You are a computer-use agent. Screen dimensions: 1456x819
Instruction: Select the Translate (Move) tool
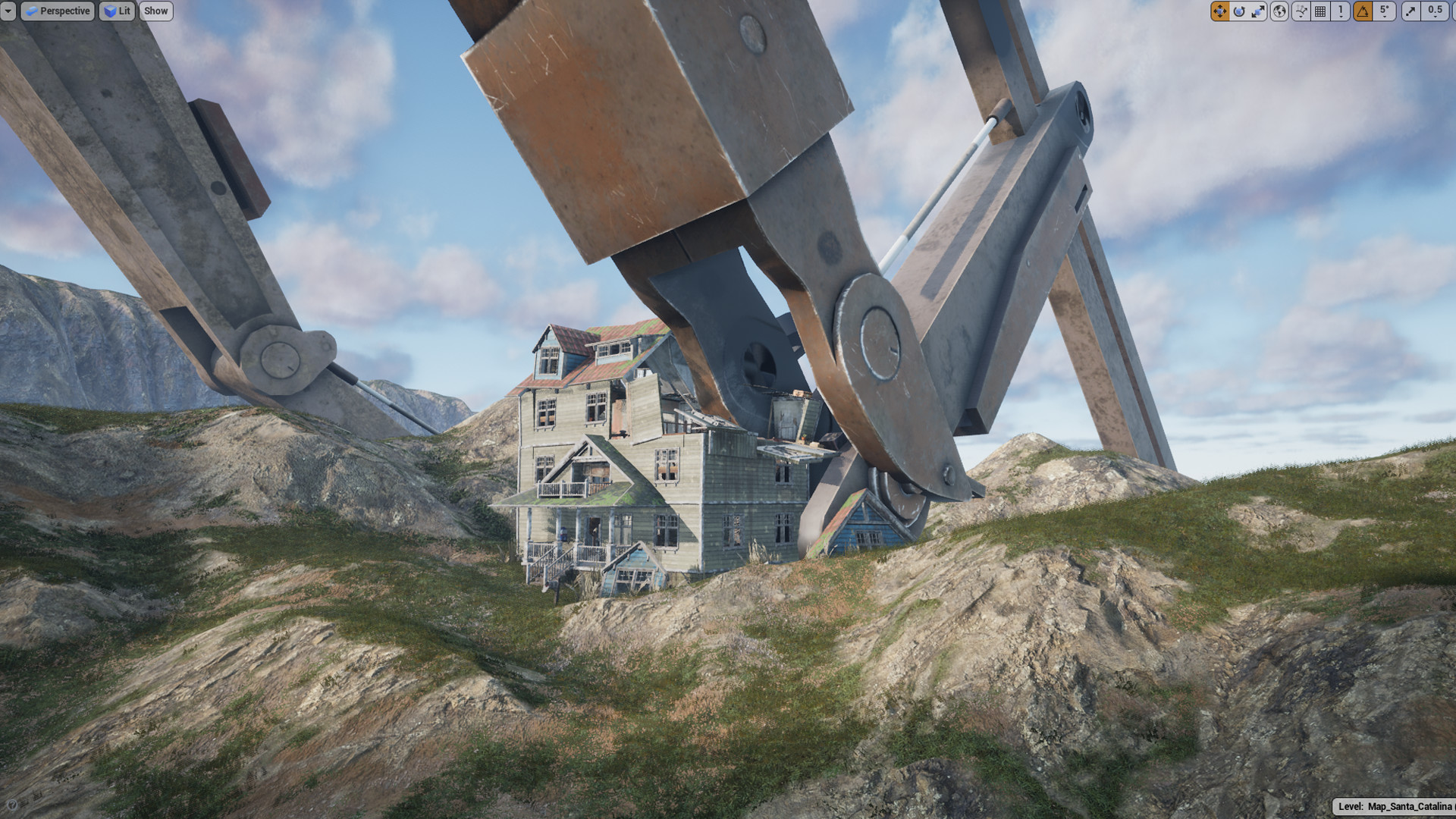[1219, 11]
